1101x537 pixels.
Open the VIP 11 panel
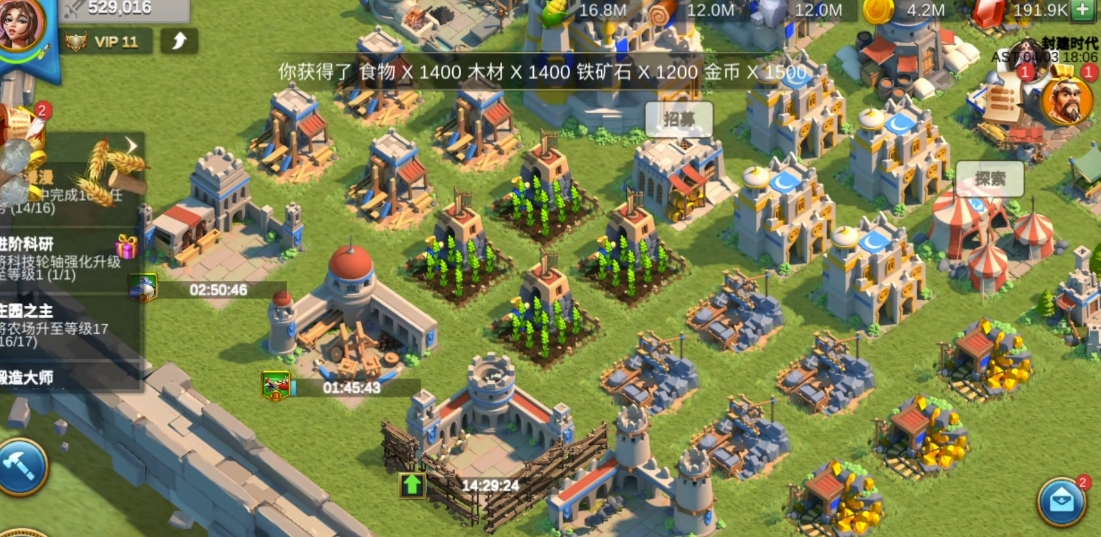click(x=106, y=41)
